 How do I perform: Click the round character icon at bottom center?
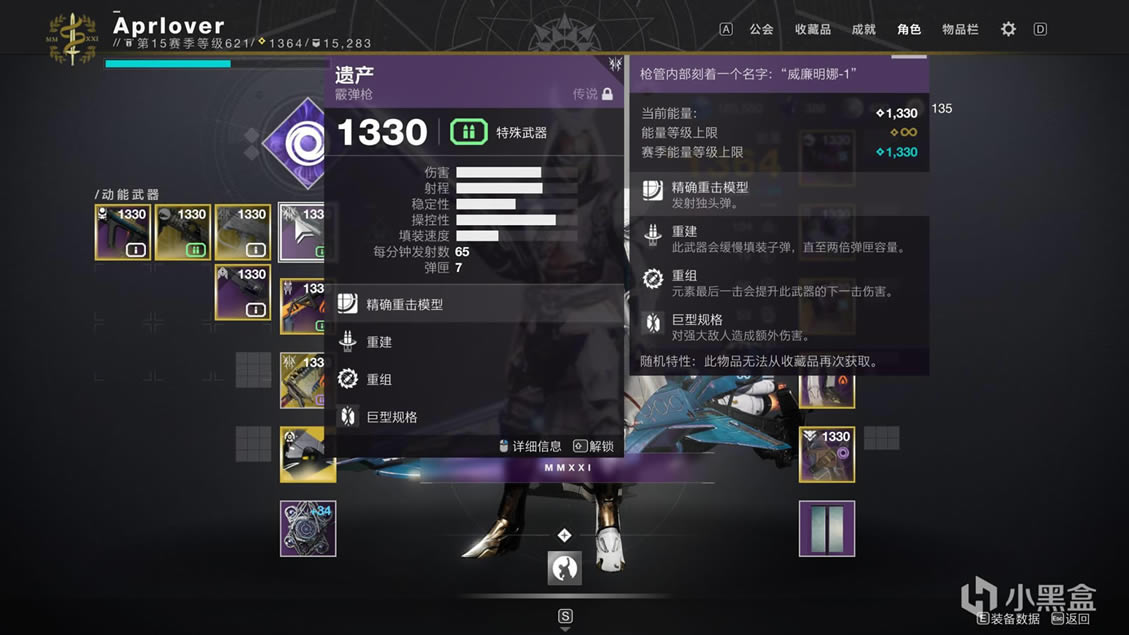(565, 568)
